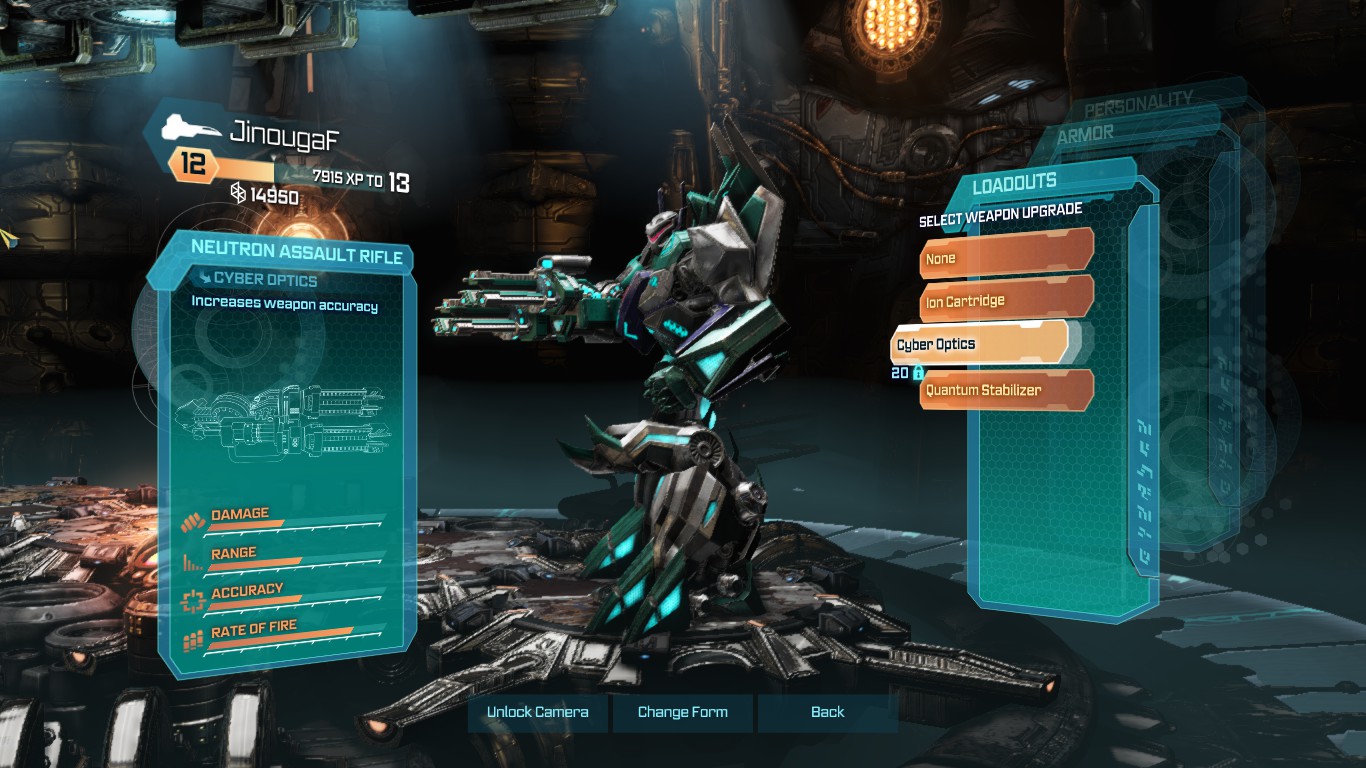Go back with the Back button

[x=827, y=712]
